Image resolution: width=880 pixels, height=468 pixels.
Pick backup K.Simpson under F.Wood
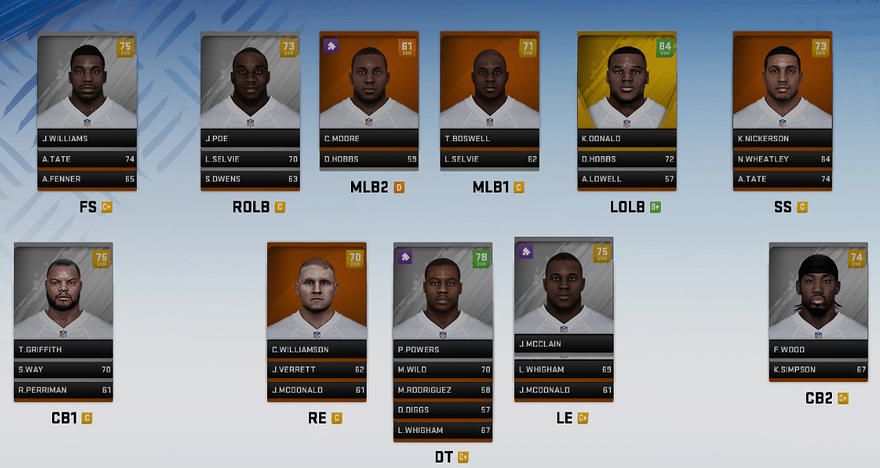point(818,369)
